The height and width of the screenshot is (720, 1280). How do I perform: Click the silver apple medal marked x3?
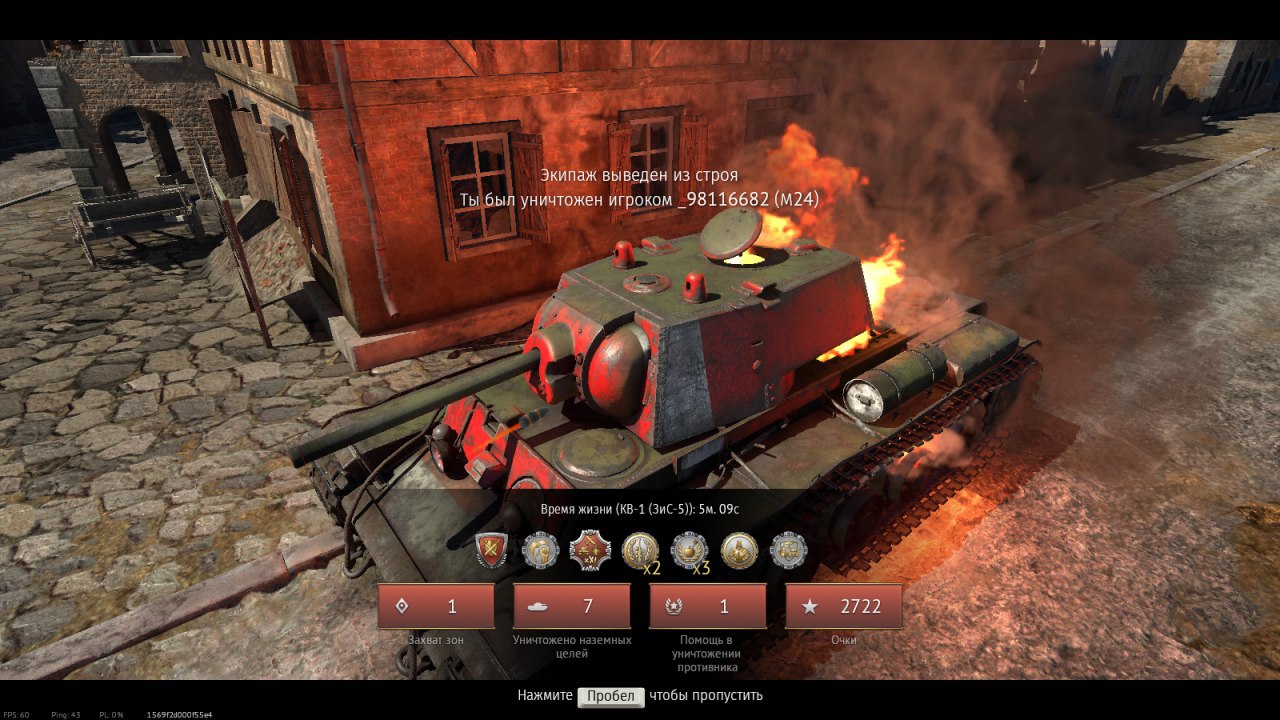689,550
